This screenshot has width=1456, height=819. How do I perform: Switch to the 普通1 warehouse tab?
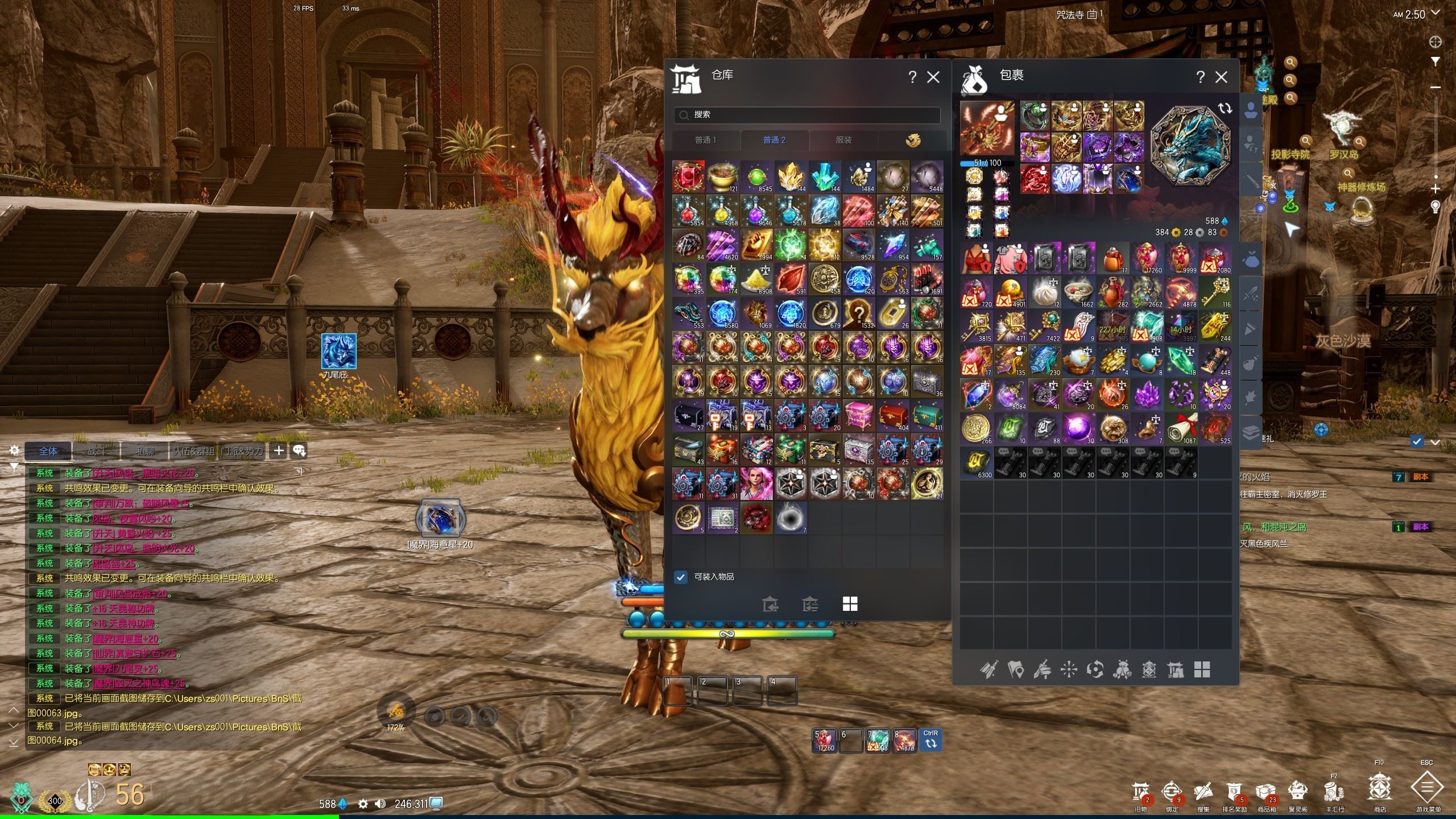[x=706, y=140]
